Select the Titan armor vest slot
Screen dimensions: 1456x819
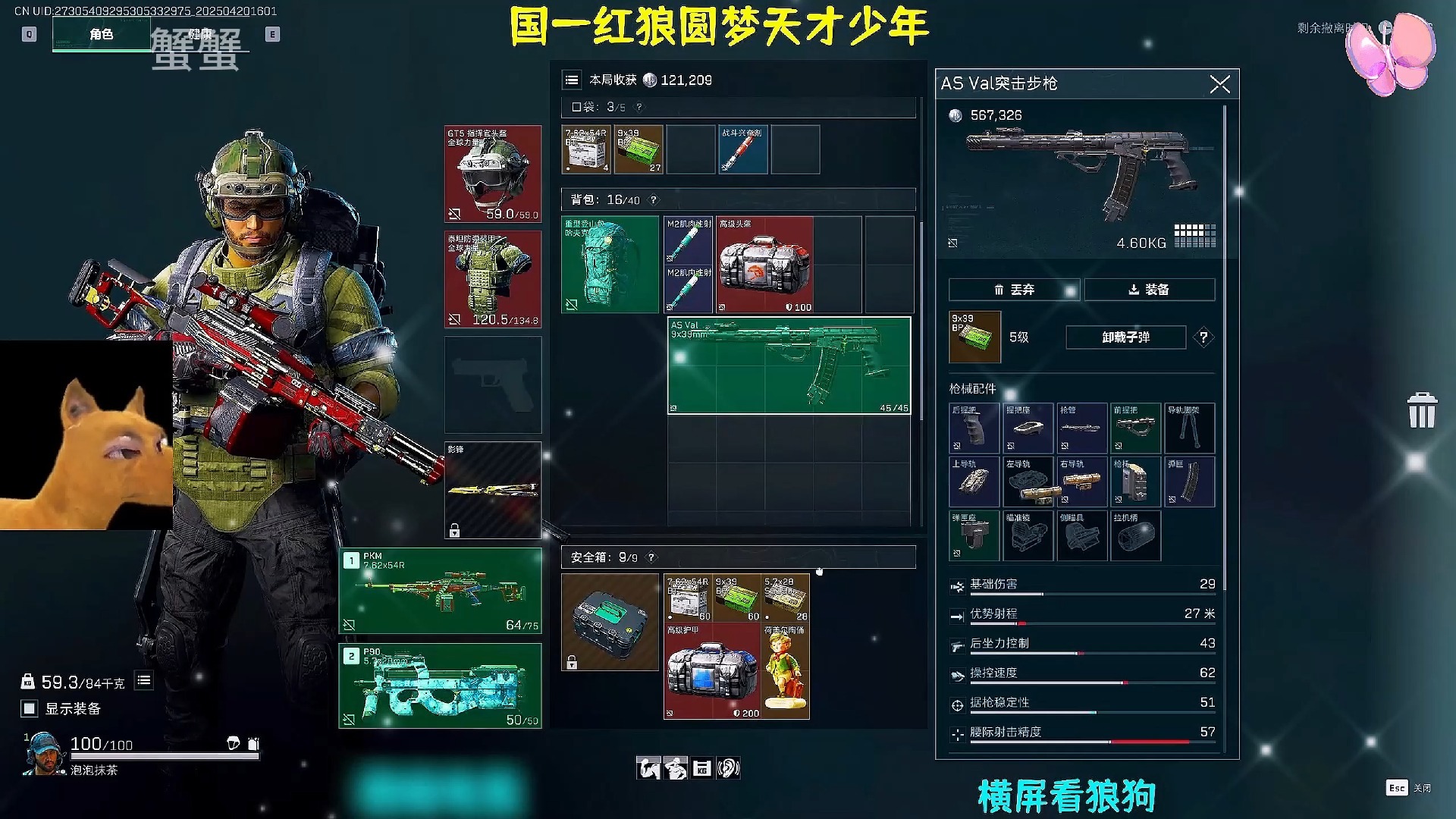(x=493, y=279)
